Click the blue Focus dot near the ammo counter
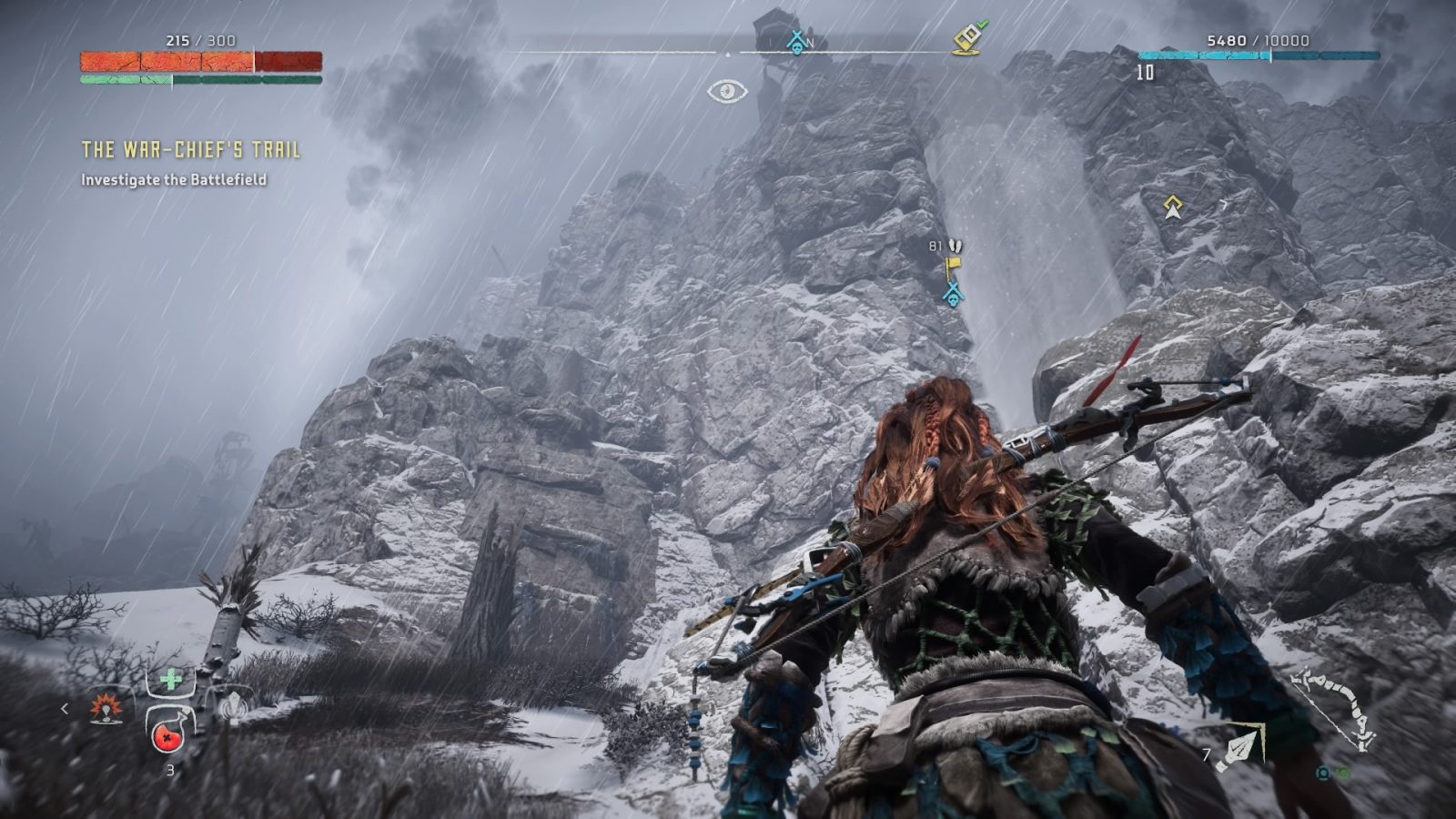This screenshot has width=1456, height=819. click(1323, 774)
